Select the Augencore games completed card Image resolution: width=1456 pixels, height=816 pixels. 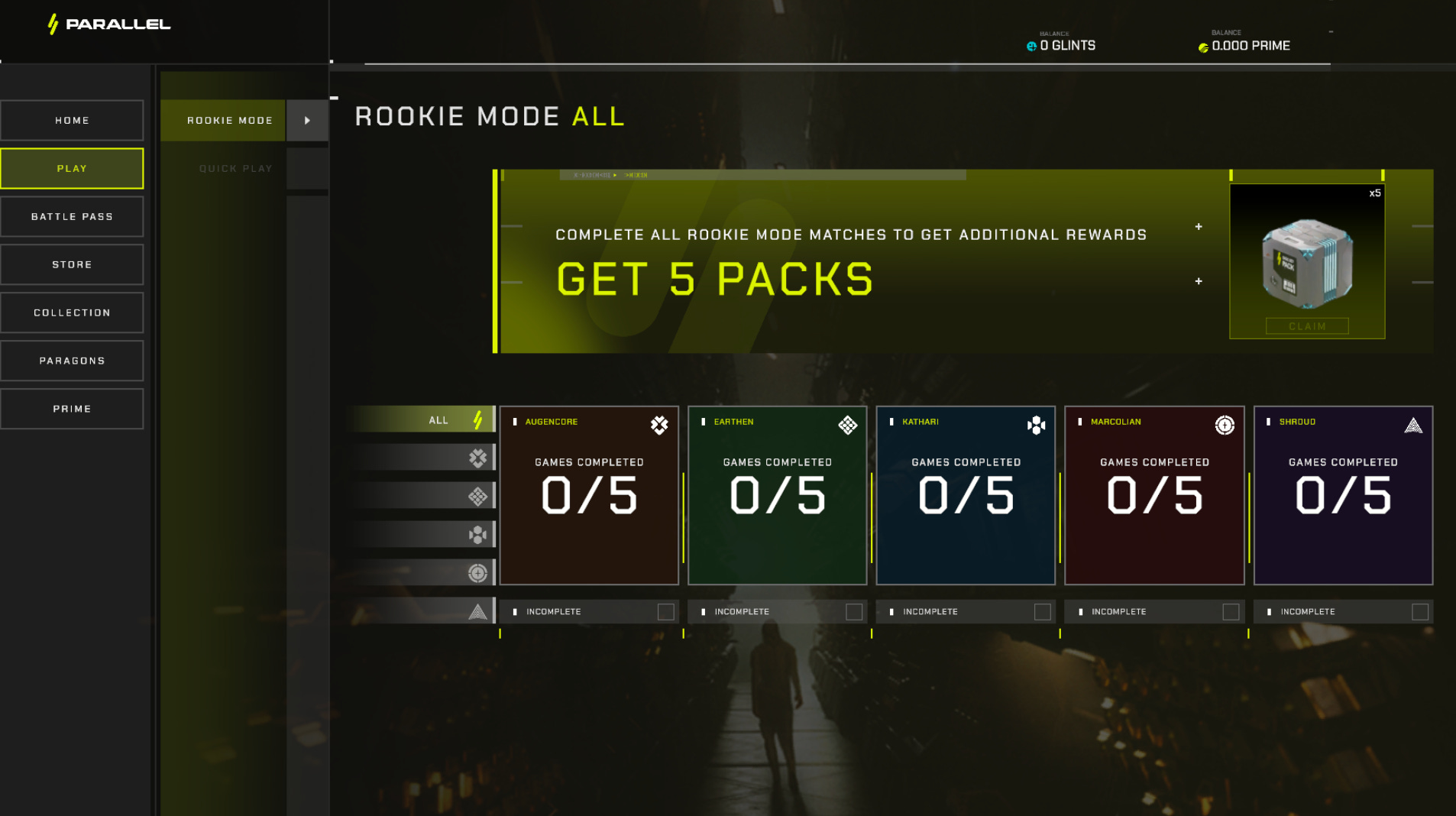[x=589, y=495]
